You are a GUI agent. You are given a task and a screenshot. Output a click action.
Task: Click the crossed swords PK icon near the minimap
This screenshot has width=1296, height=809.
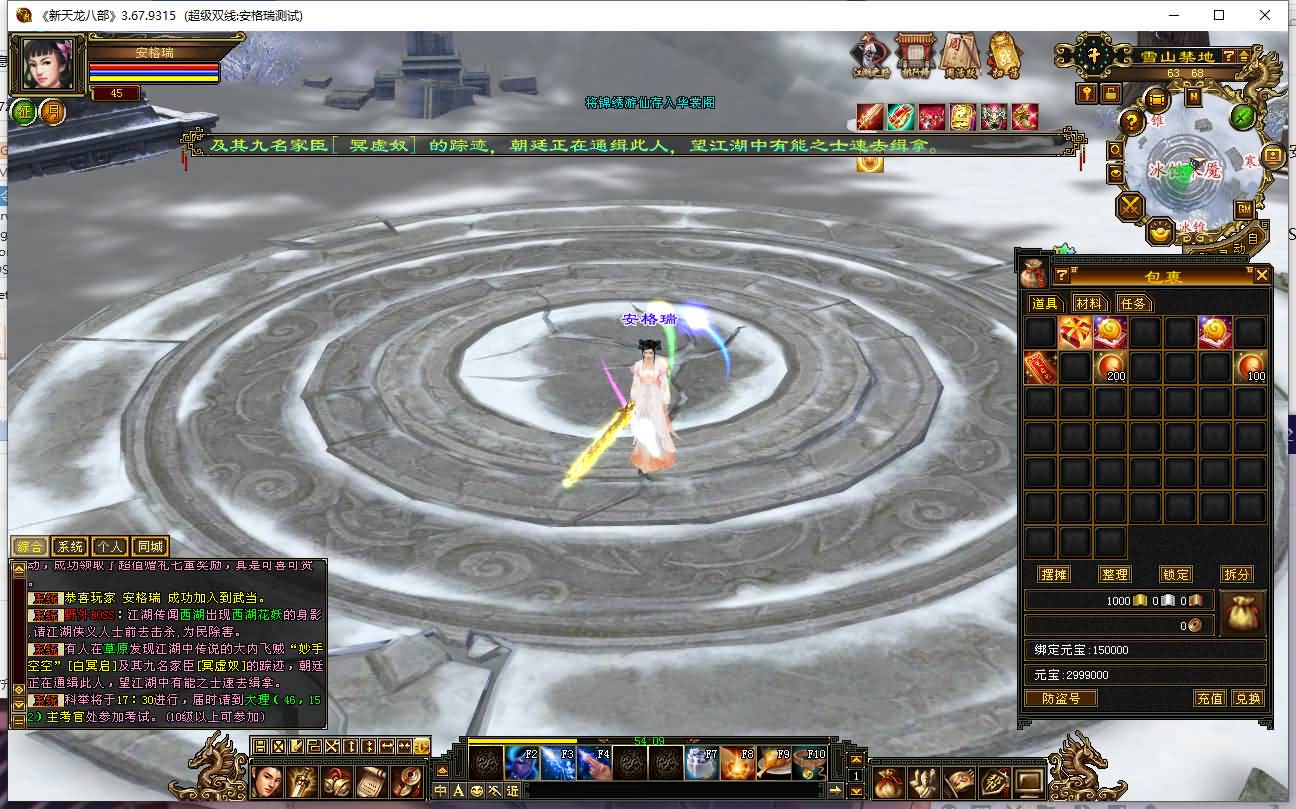pyautogui.click(x=1128, y=206)
